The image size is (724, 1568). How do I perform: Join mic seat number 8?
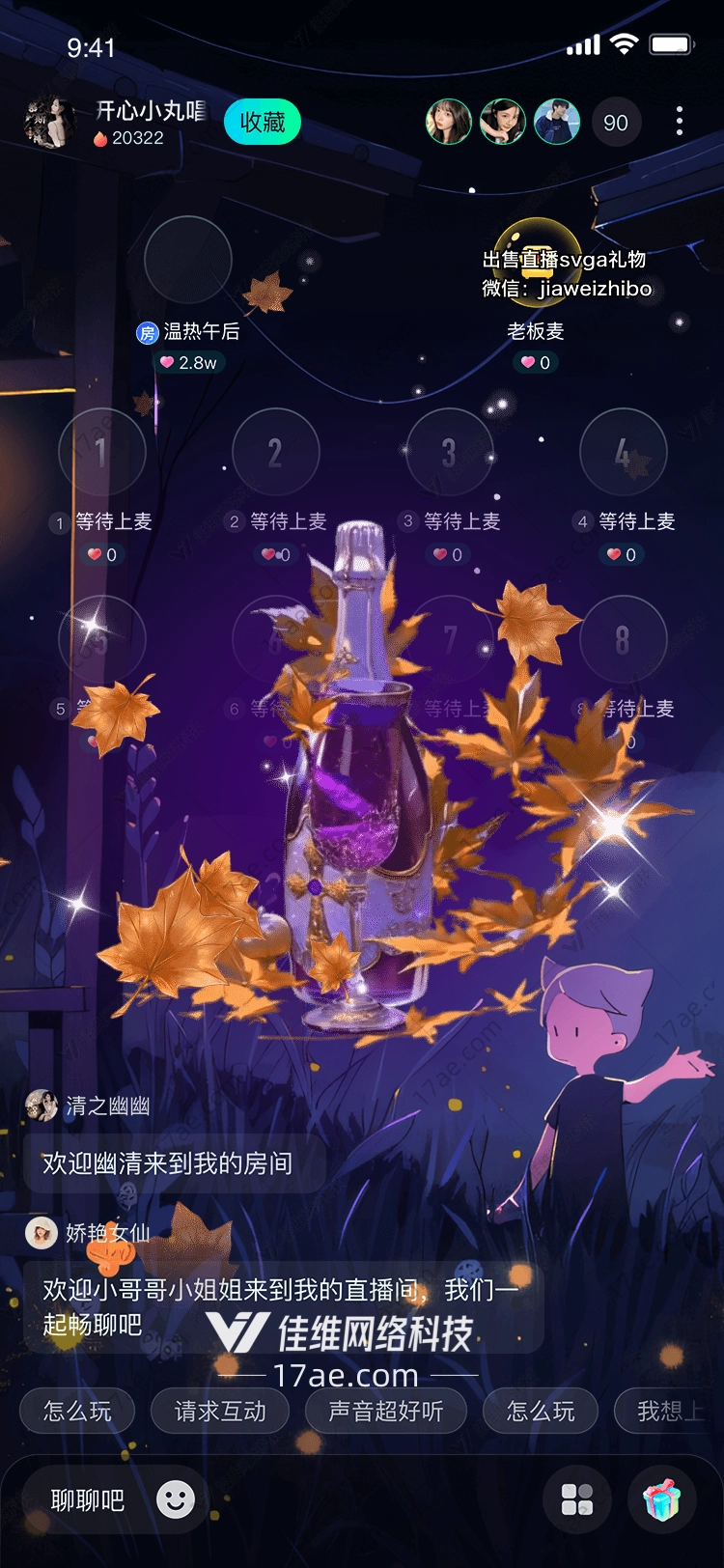[623, 639]
